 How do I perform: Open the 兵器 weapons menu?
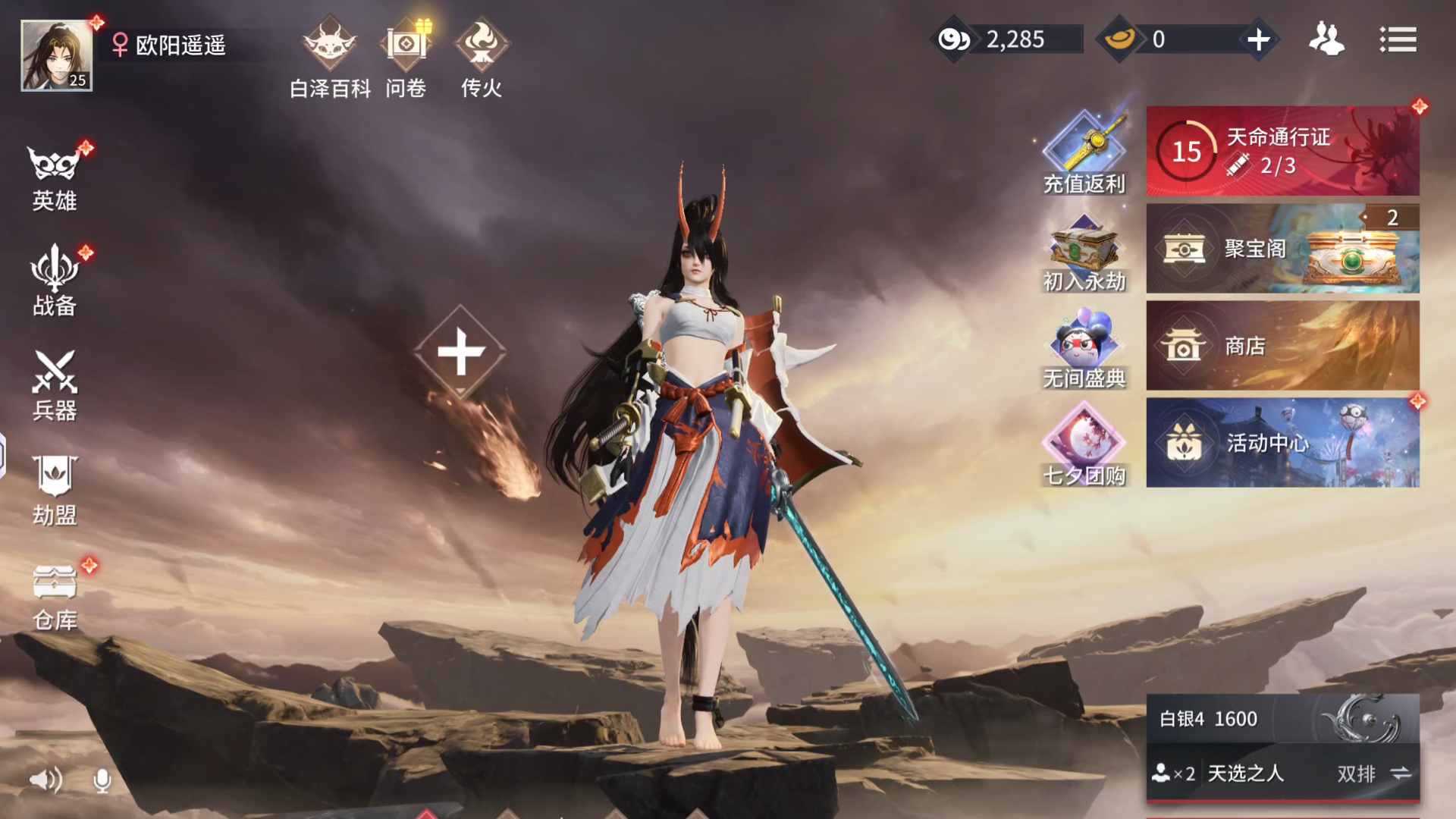pyautogui.click(x=55, y=385)
